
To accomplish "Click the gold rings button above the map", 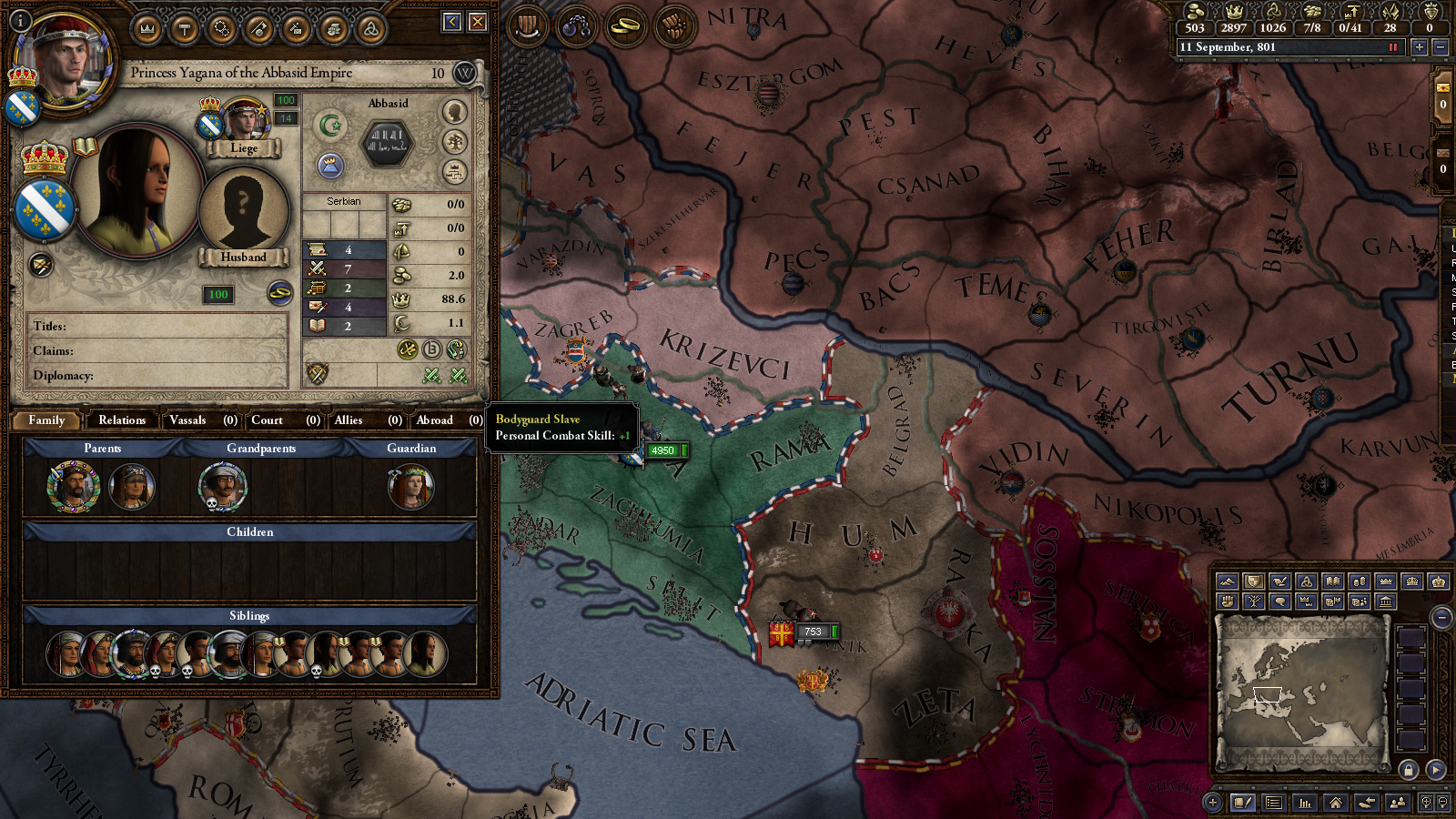I will click(x=625, y=26).
